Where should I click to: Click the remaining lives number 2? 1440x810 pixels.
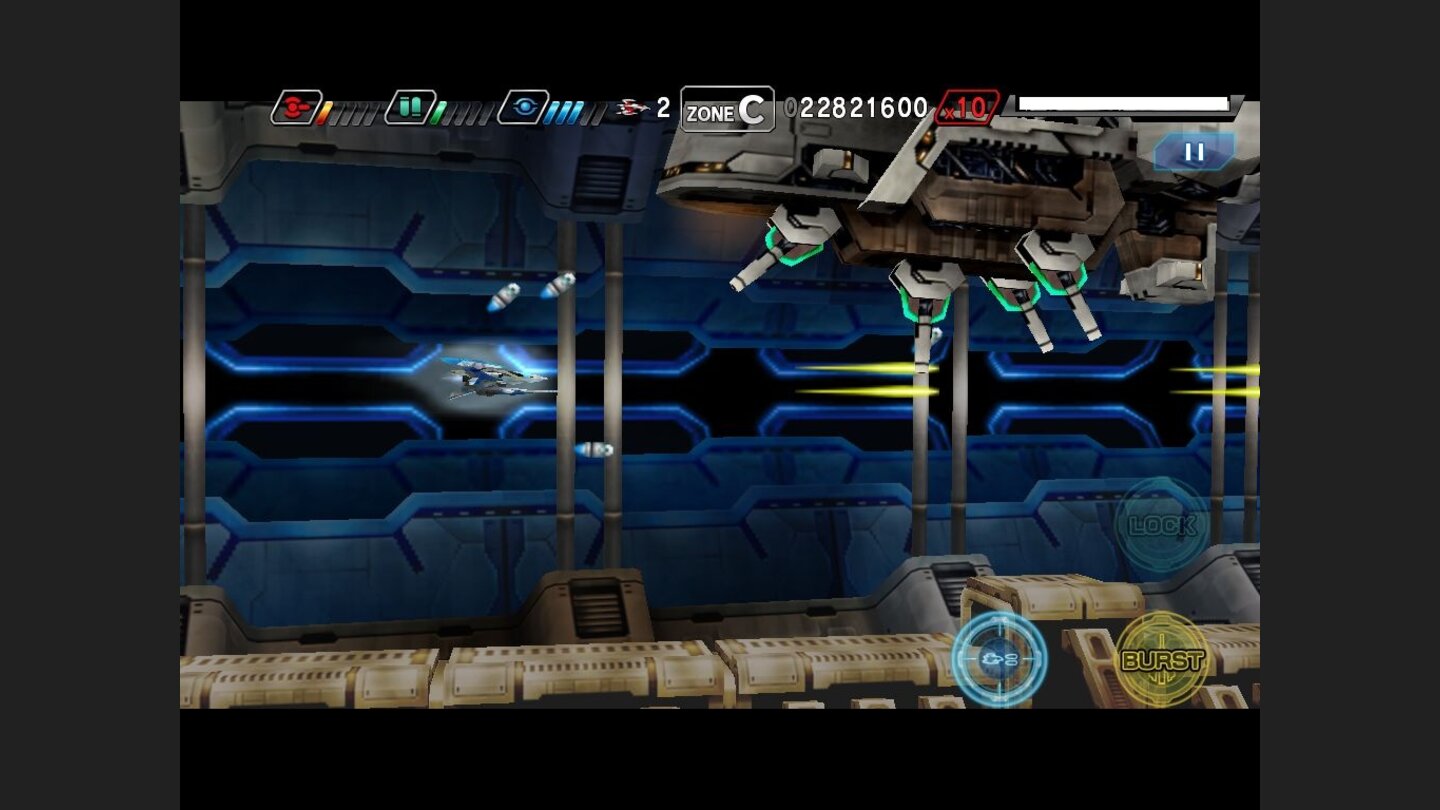coord(663,106)
